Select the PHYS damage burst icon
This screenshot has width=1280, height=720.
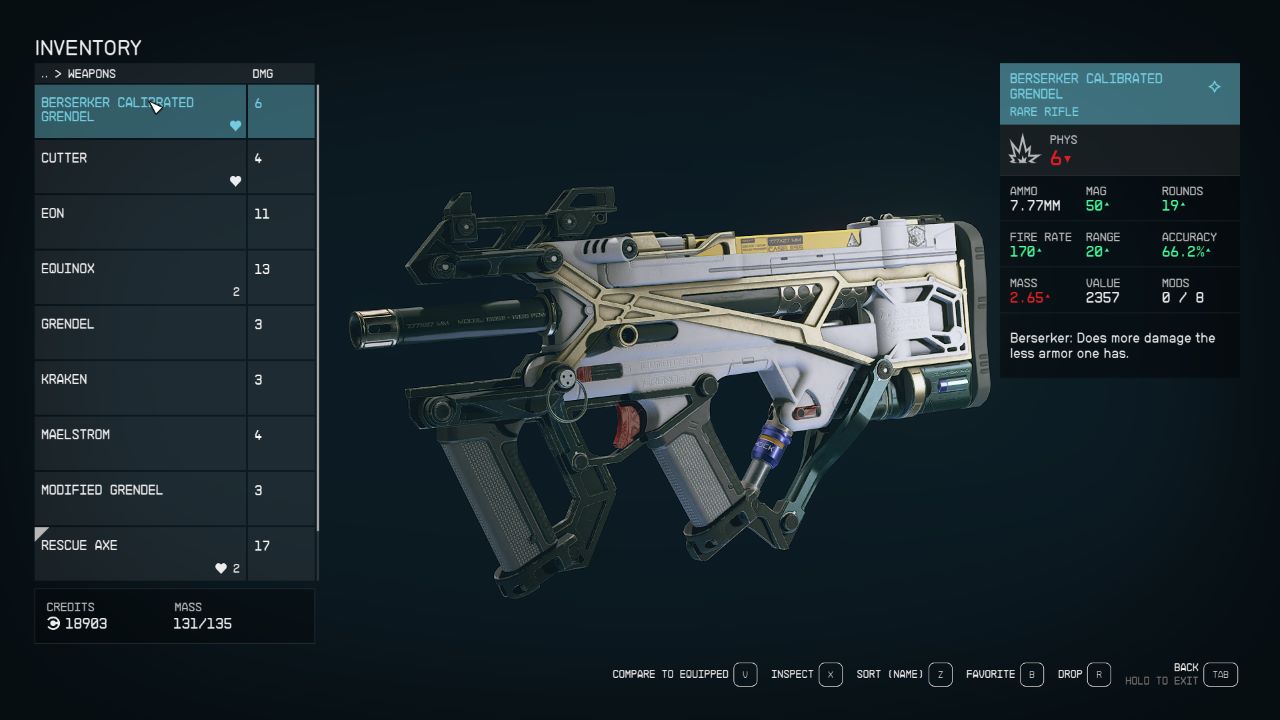1024,148
